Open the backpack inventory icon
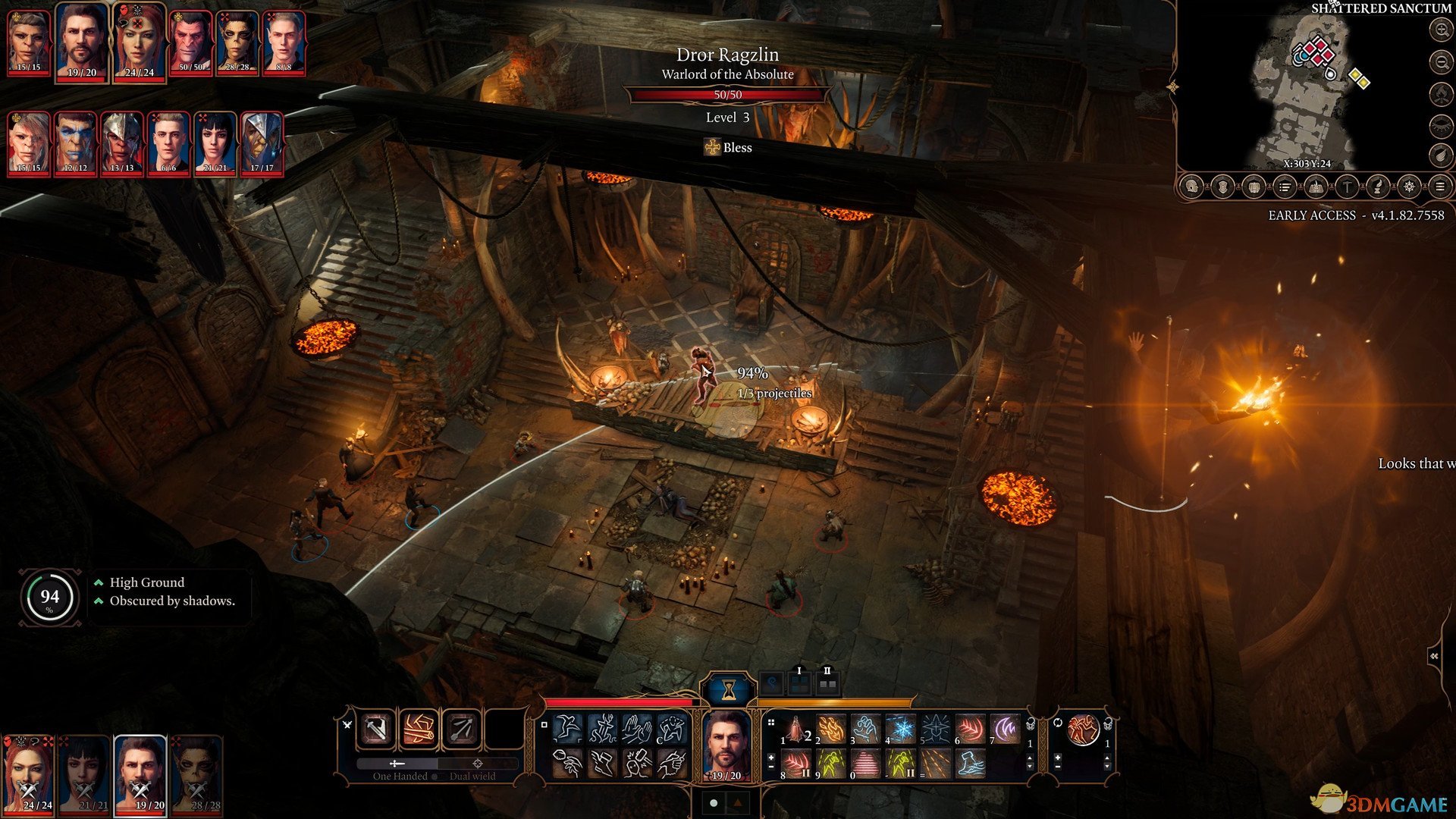The height and width of the screenshot is (819, 1456). point(1254,187)
